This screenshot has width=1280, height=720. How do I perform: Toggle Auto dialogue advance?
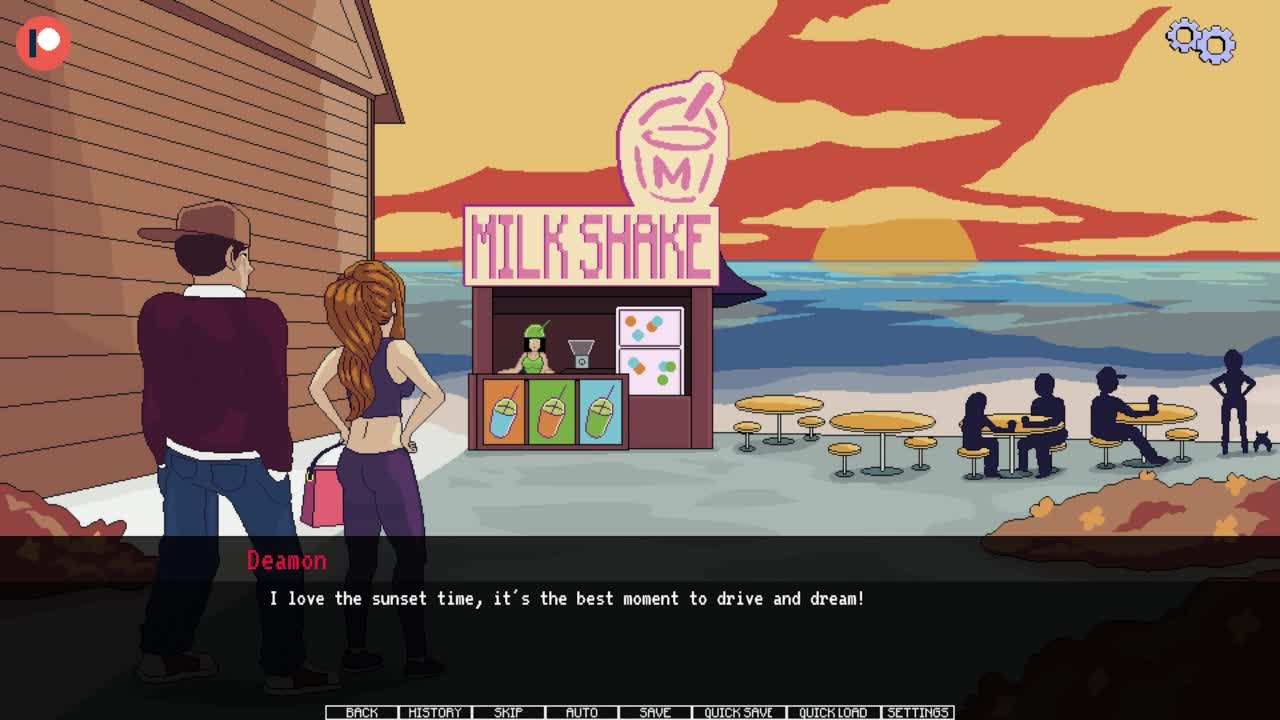[x=581, y=712]
